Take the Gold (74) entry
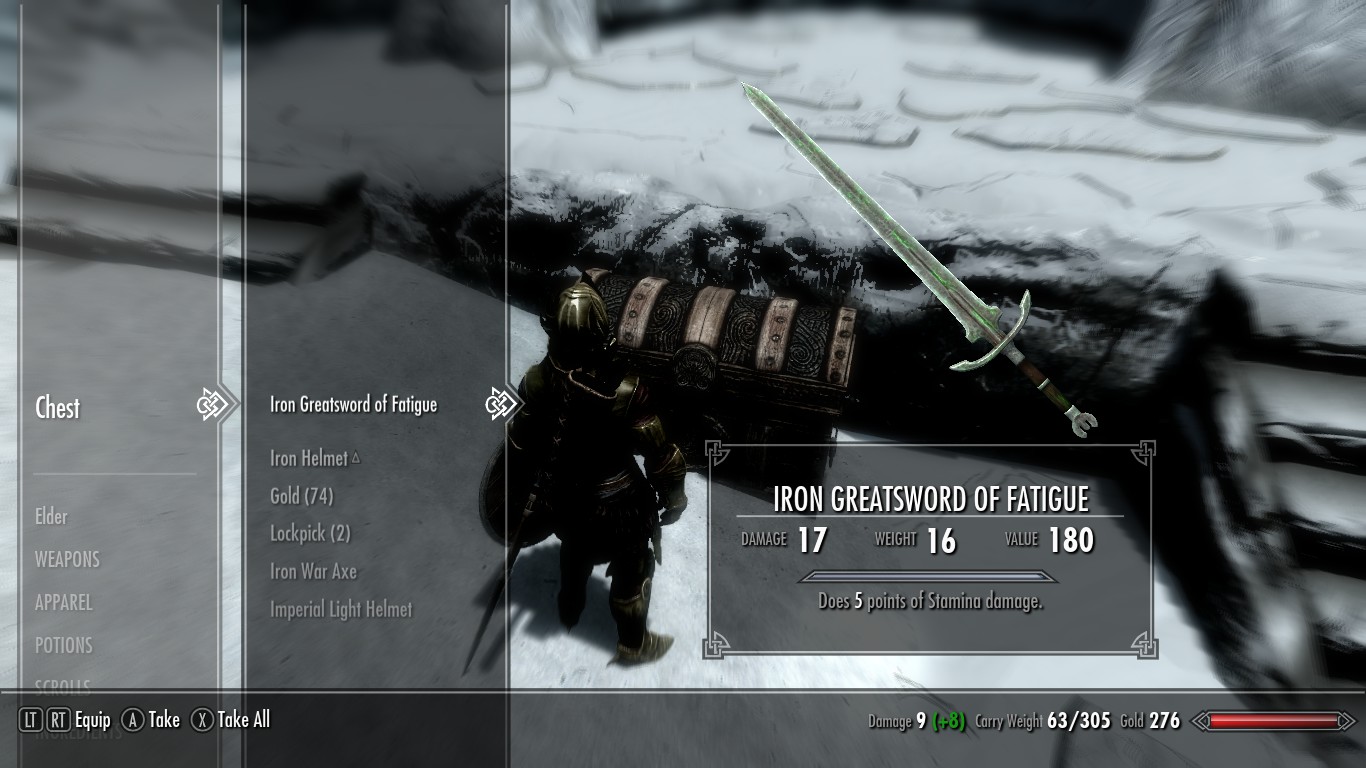The width and height of the screenshot is (1366, 768). [301, 496]
